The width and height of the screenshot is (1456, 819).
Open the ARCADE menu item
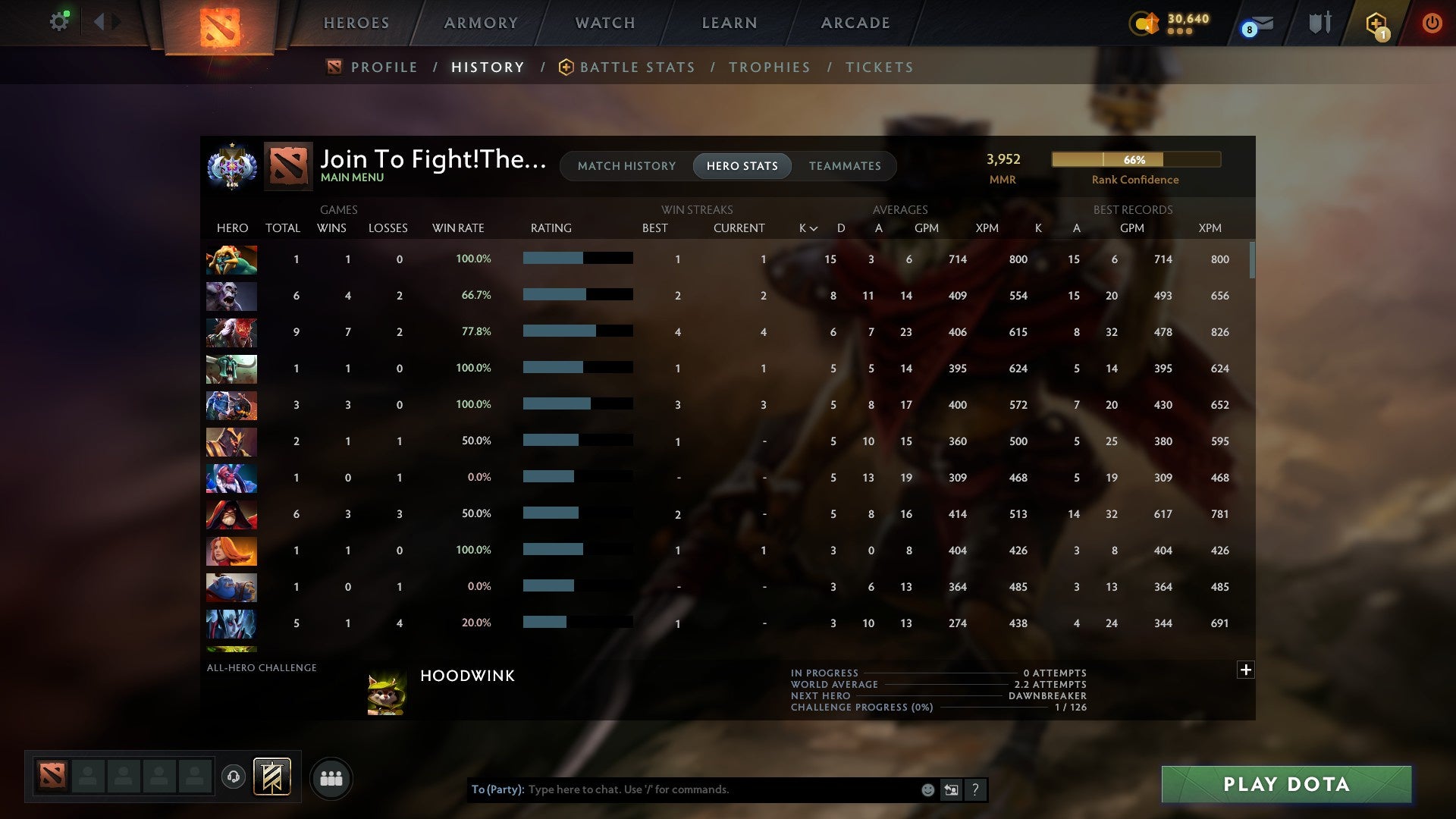854,23
